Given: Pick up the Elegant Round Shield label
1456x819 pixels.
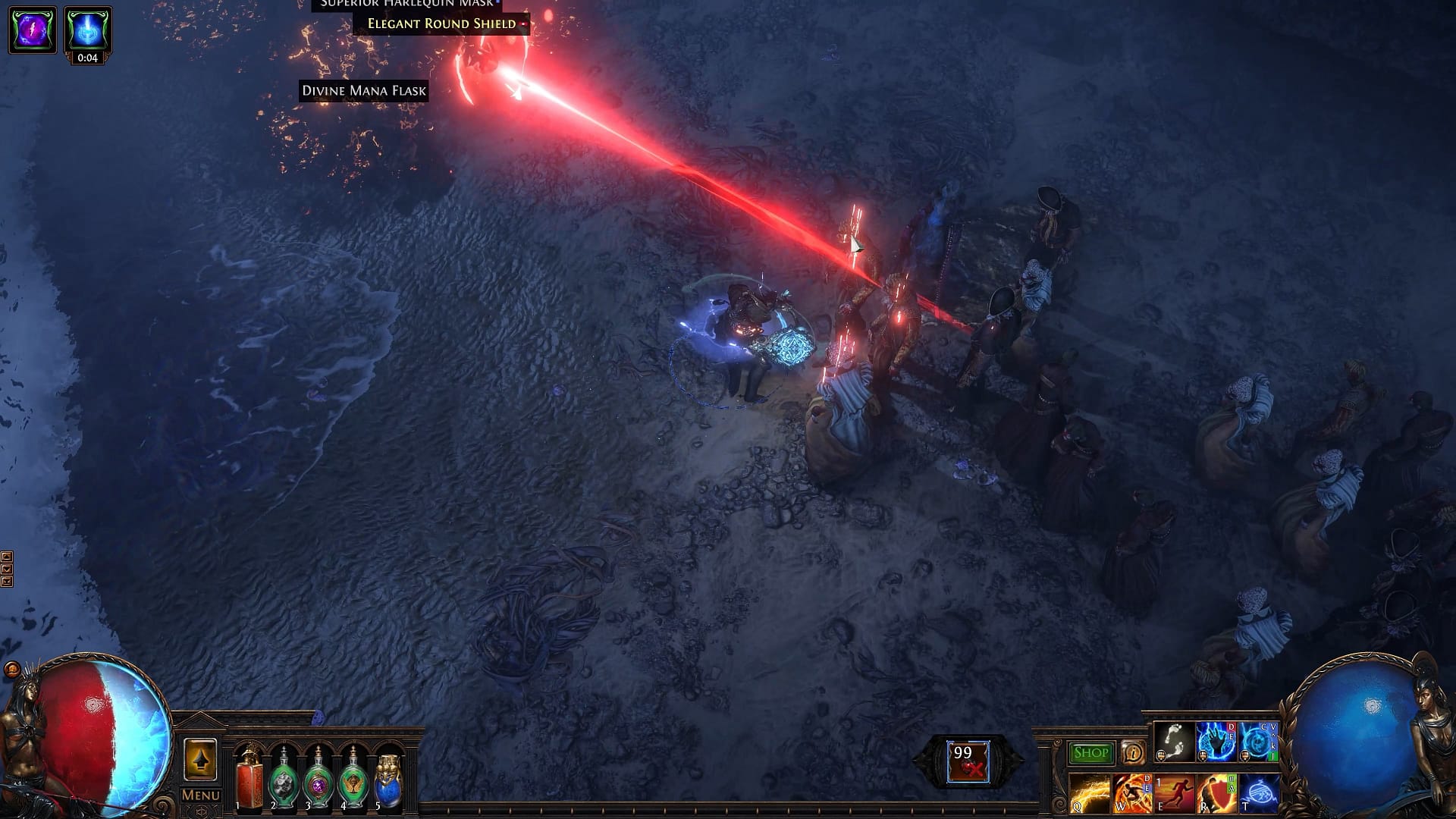Looking at the screenshot, I should coord(441,24).
